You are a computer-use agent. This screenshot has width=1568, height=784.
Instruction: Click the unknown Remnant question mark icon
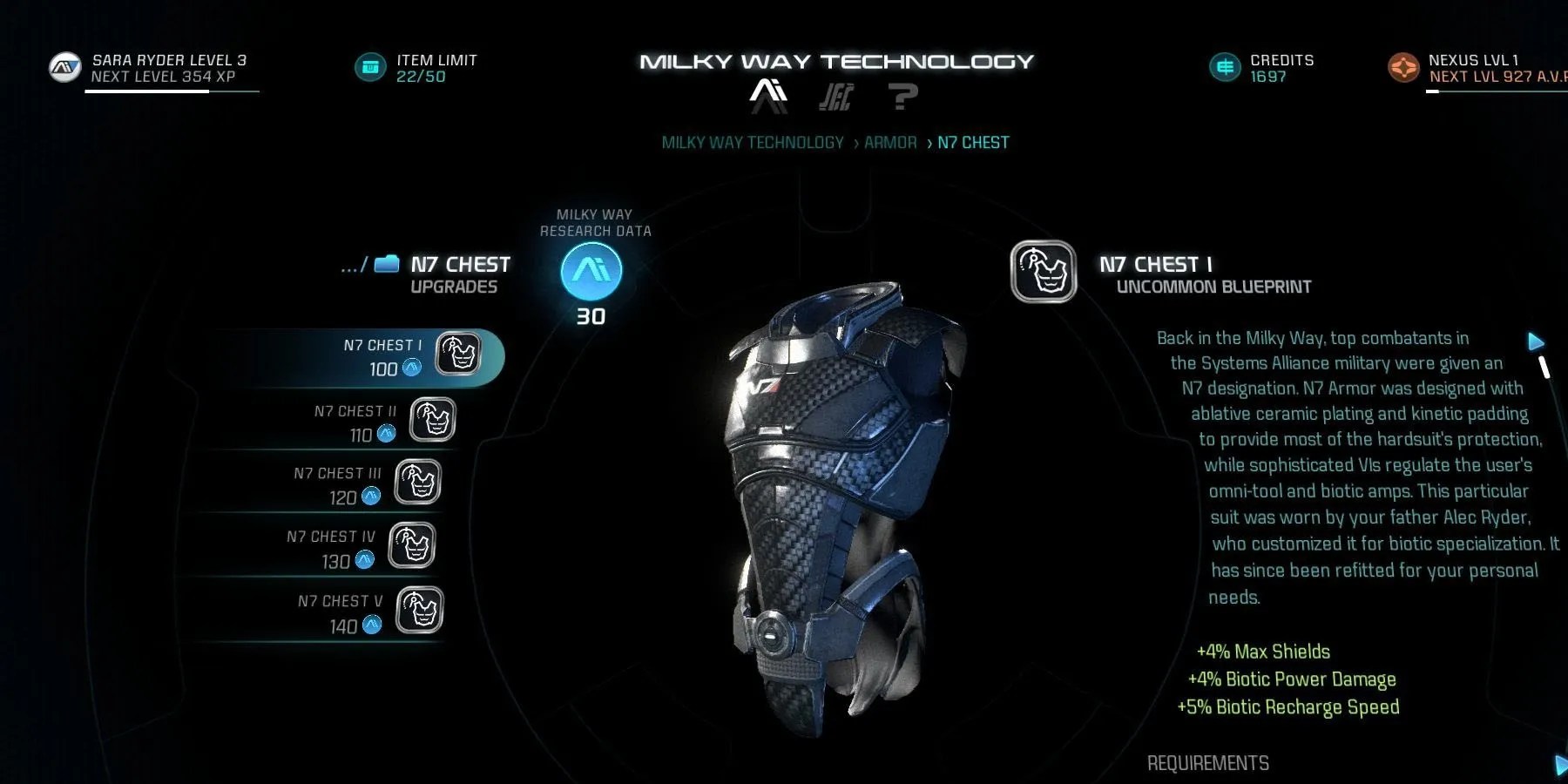903,96
